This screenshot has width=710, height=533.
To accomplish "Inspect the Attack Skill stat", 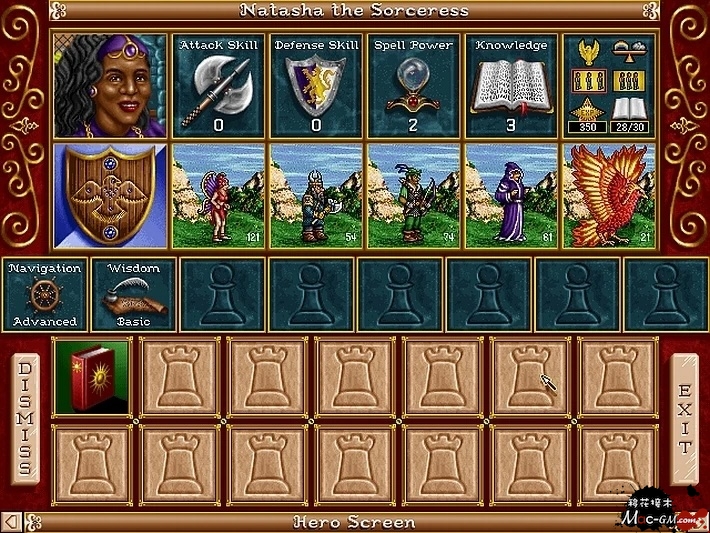I will [x=219, y=85].
